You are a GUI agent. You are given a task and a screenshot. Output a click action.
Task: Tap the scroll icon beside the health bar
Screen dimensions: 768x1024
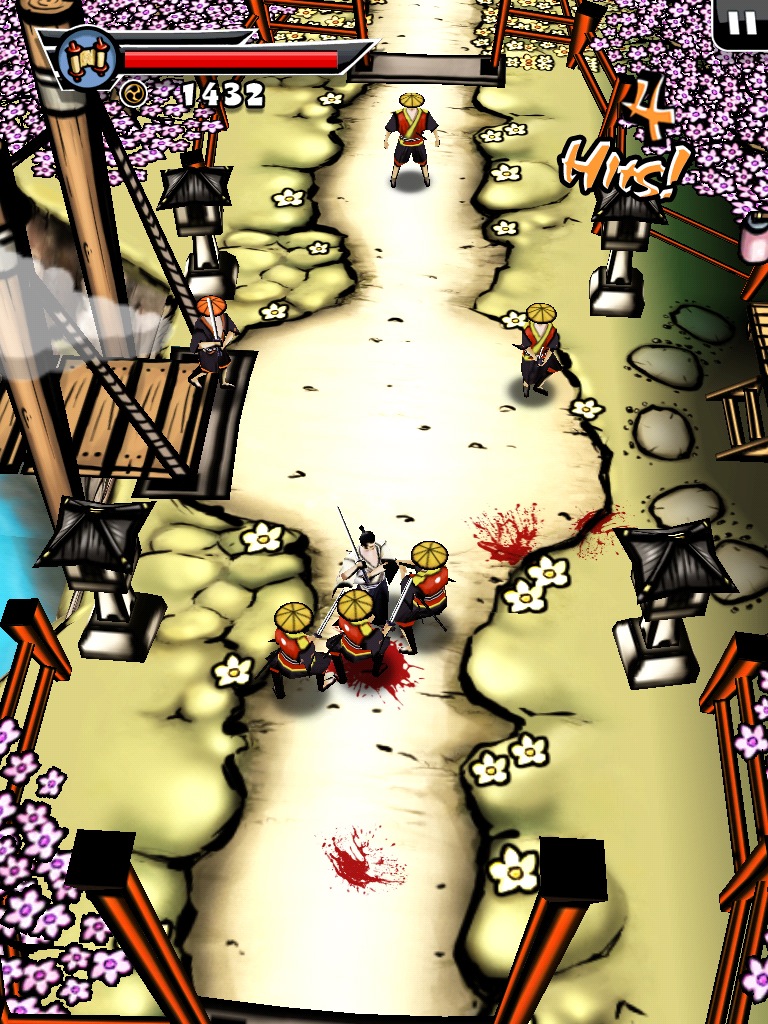[86, 57]
